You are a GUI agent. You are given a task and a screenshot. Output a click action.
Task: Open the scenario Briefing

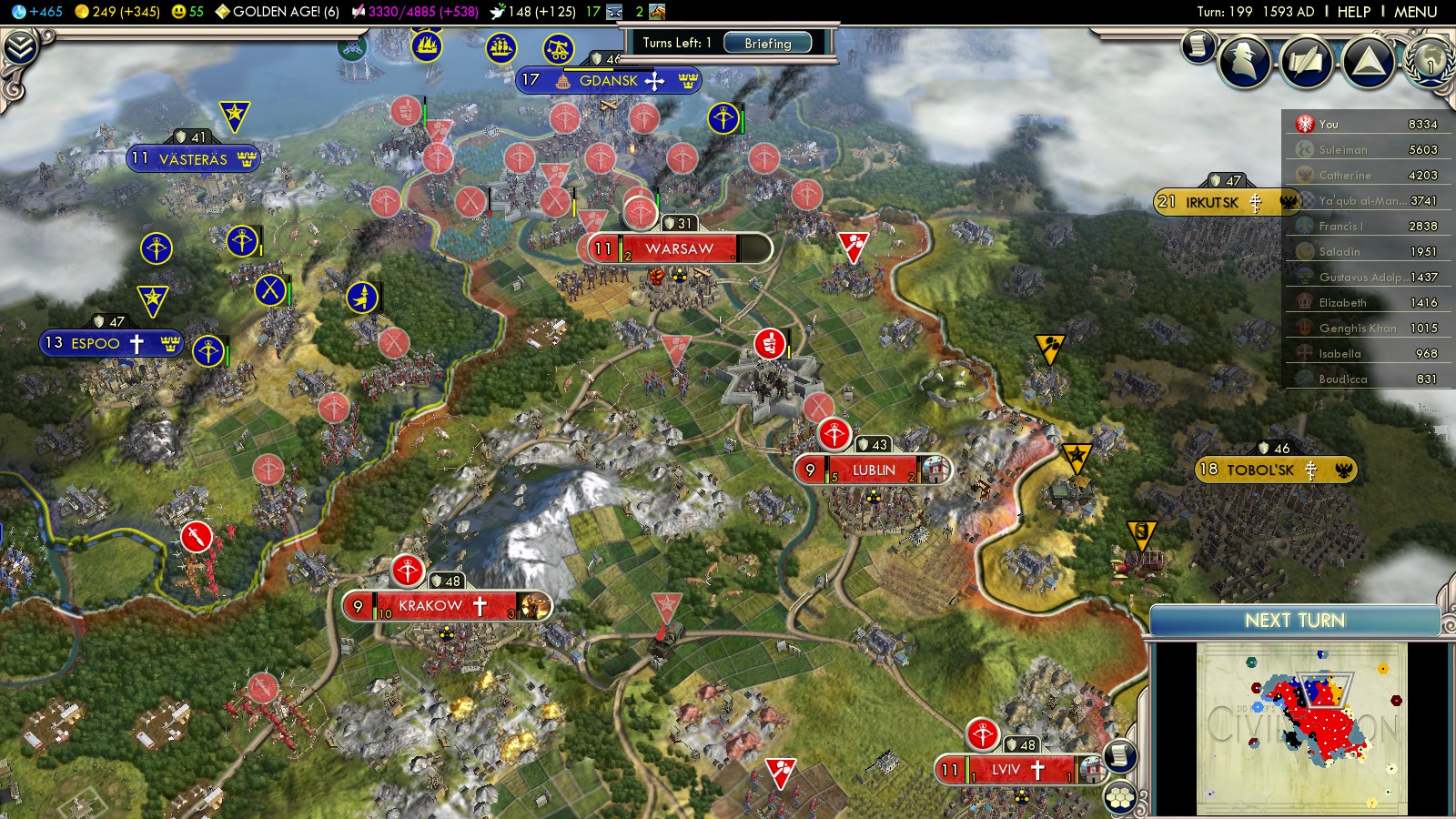pyautogui.click(x=767, y=43)
